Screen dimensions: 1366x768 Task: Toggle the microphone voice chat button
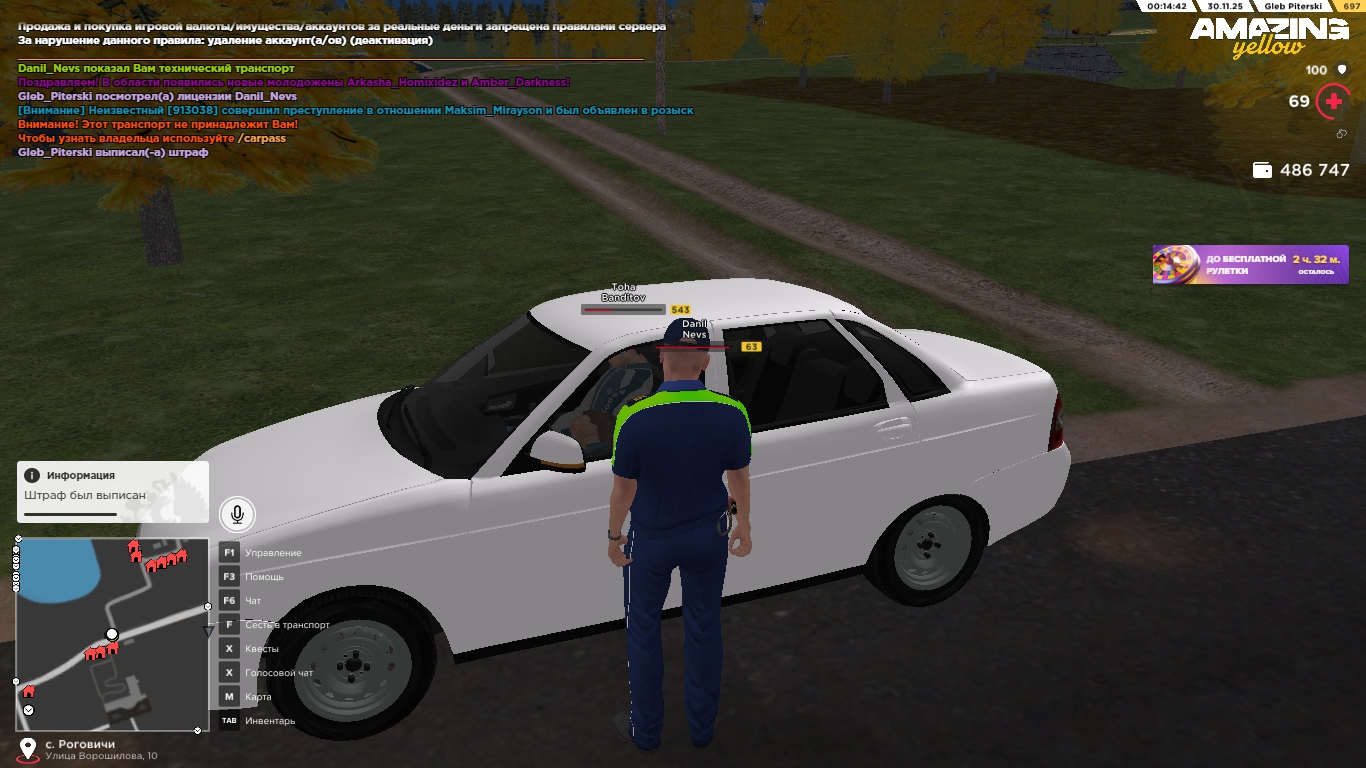pyautogui.click(x=237, y=514)
